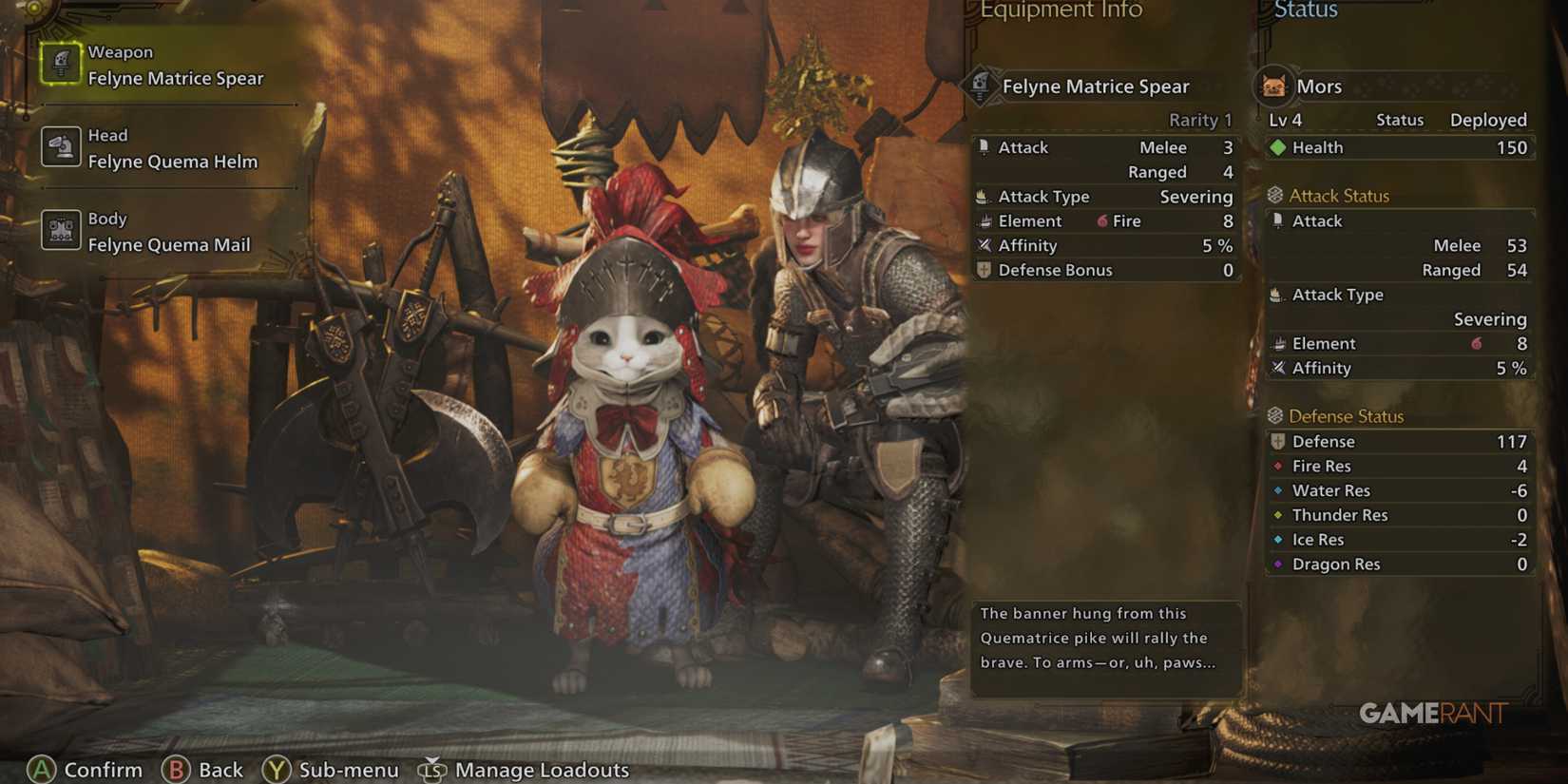Image resolution: width=1568 pixels, height=784 pixels.
Task: Toggle the Severing attack type setting
Action: 1195,197
